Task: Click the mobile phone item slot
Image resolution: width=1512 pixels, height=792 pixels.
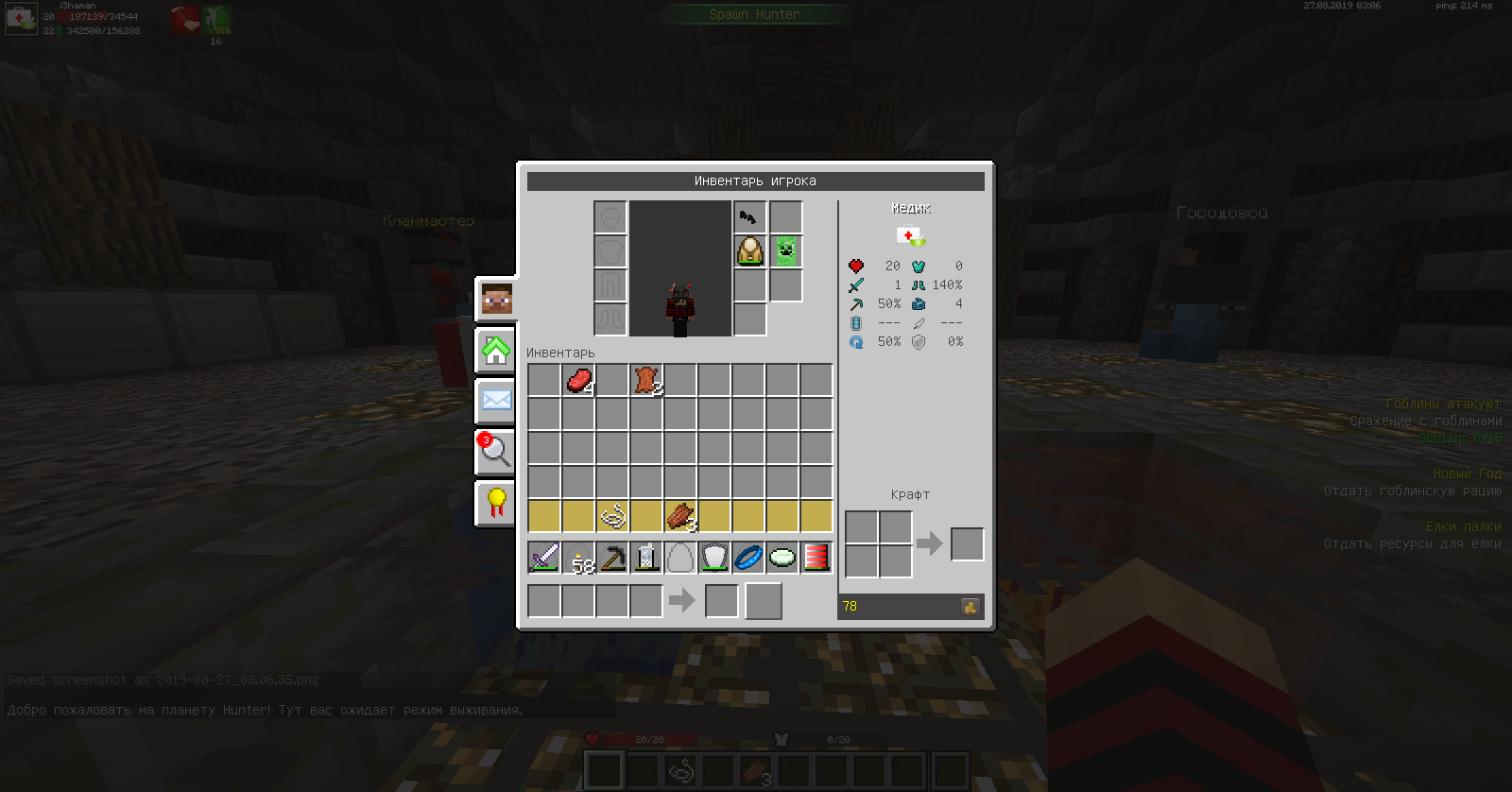Action: coord(646,558)
